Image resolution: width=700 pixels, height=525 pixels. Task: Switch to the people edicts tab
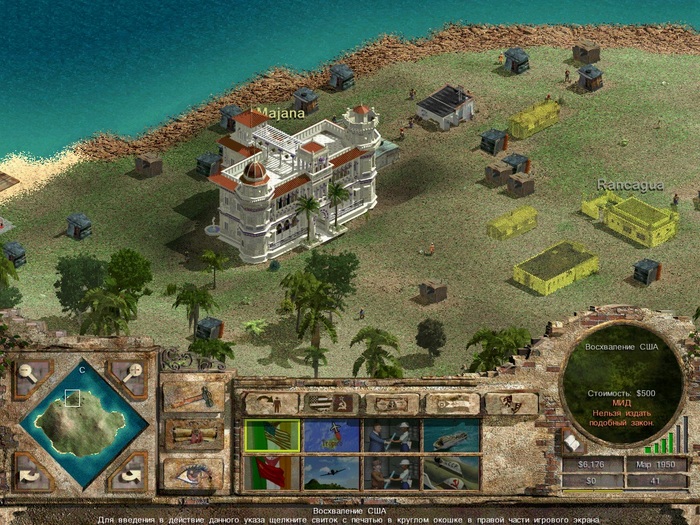(271, 403)
